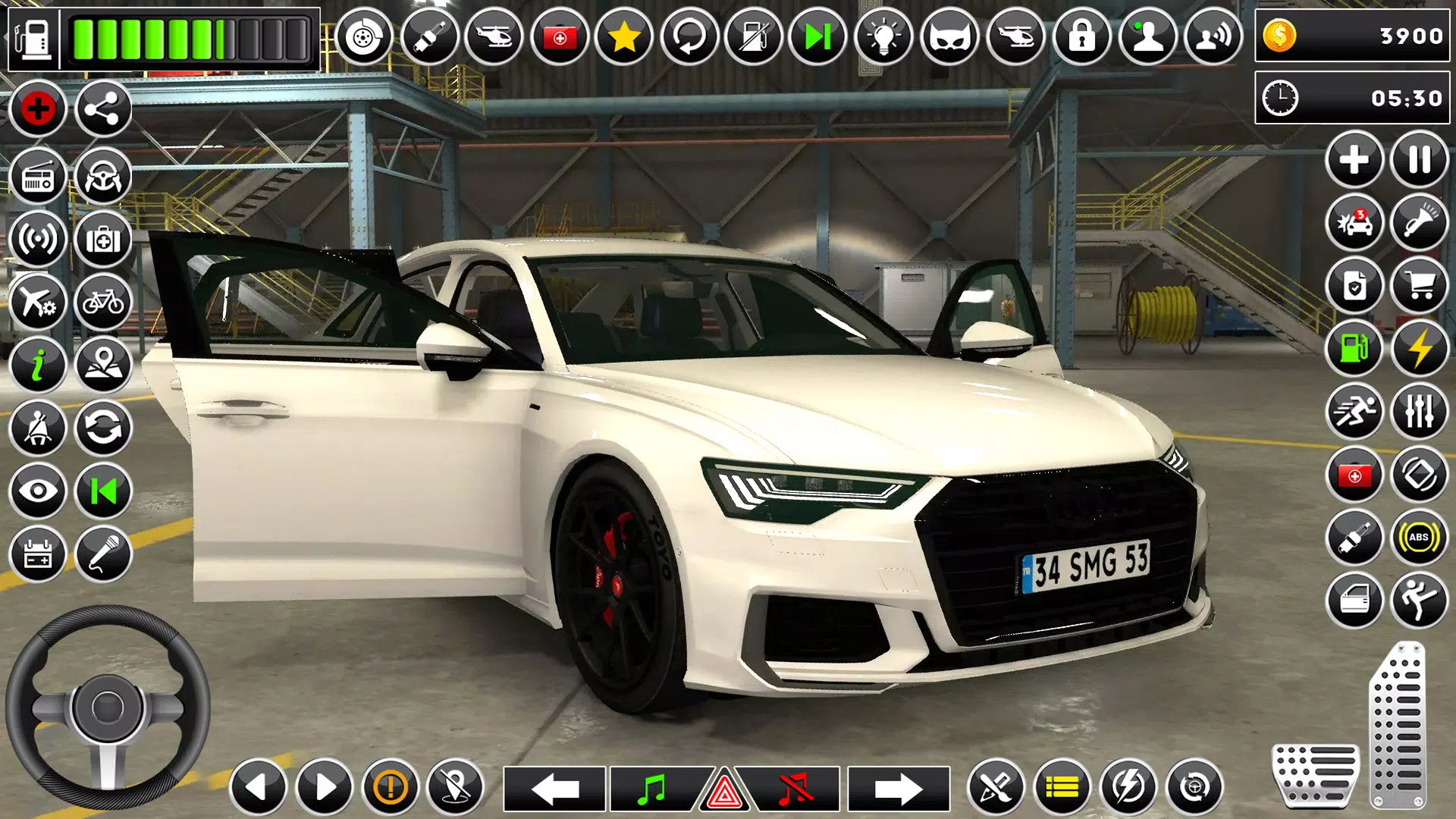Toggle the ABS button
This screenshot has height=819, width=1456.
(x=1419, y=538)
